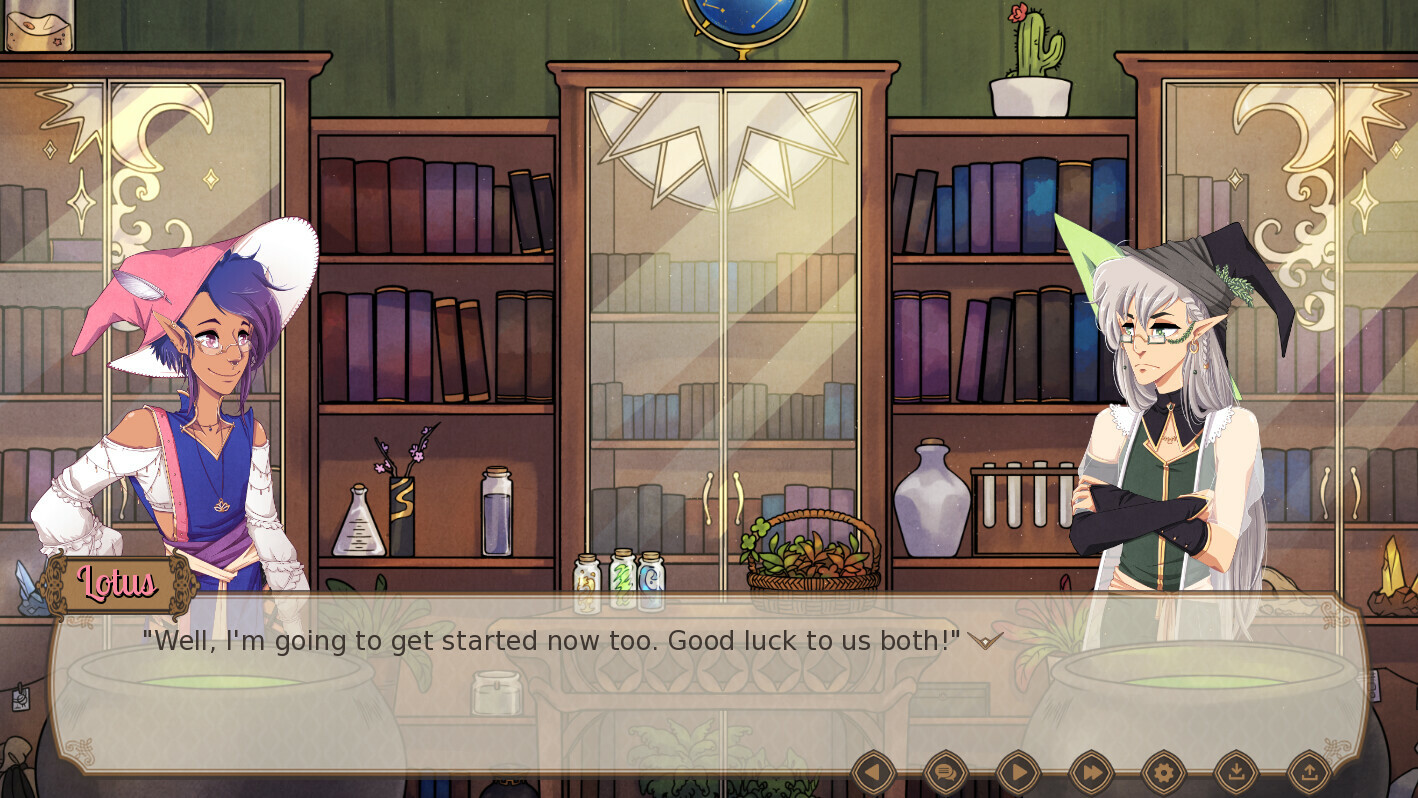Screen dimensions: 1418x798
Task: Click the chevron to advance dialogue
Action: click(x=984, y=642)
